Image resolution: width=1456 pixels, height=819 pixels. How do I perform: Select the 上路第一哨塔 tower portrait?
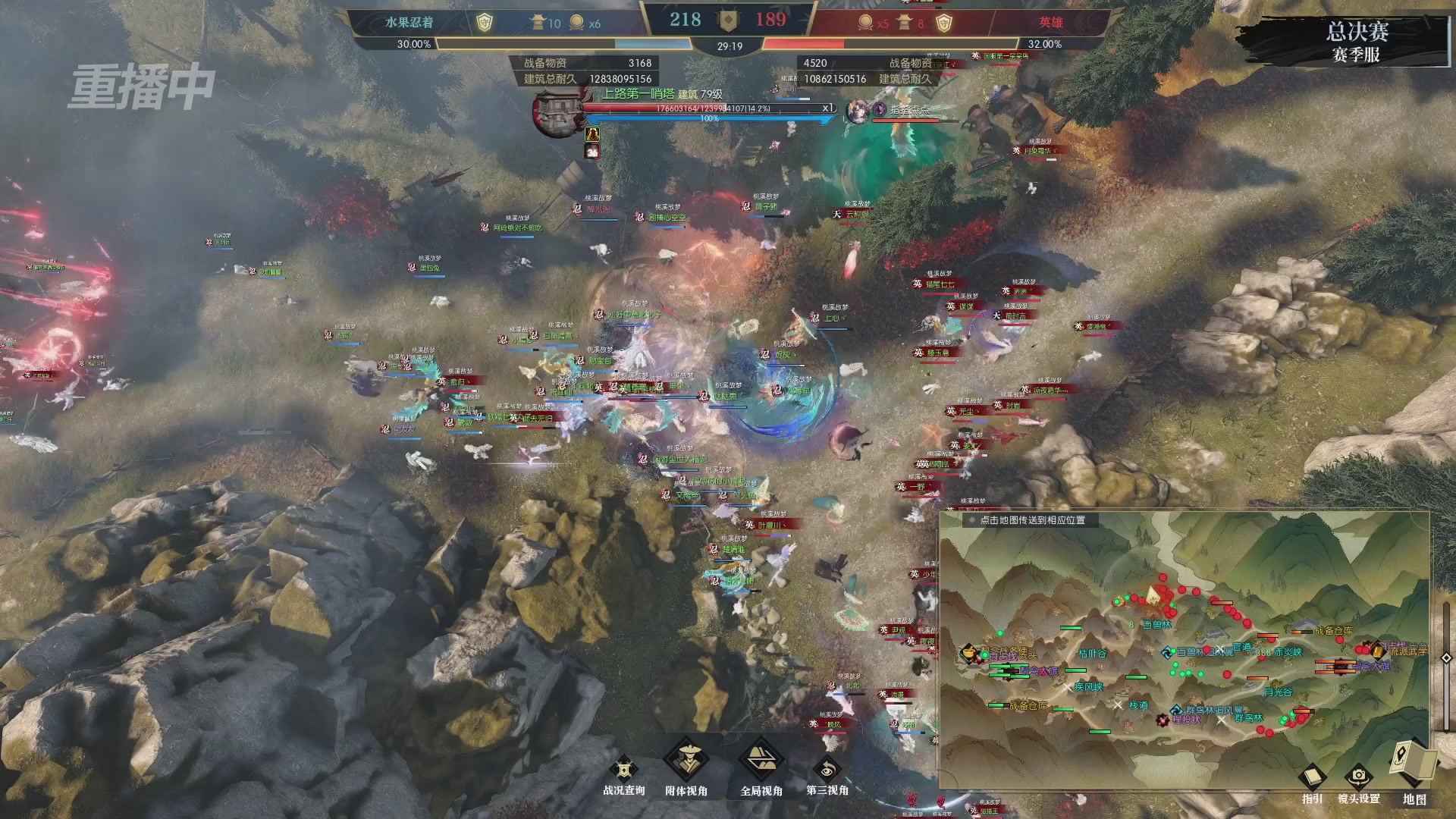click(557, 114)
